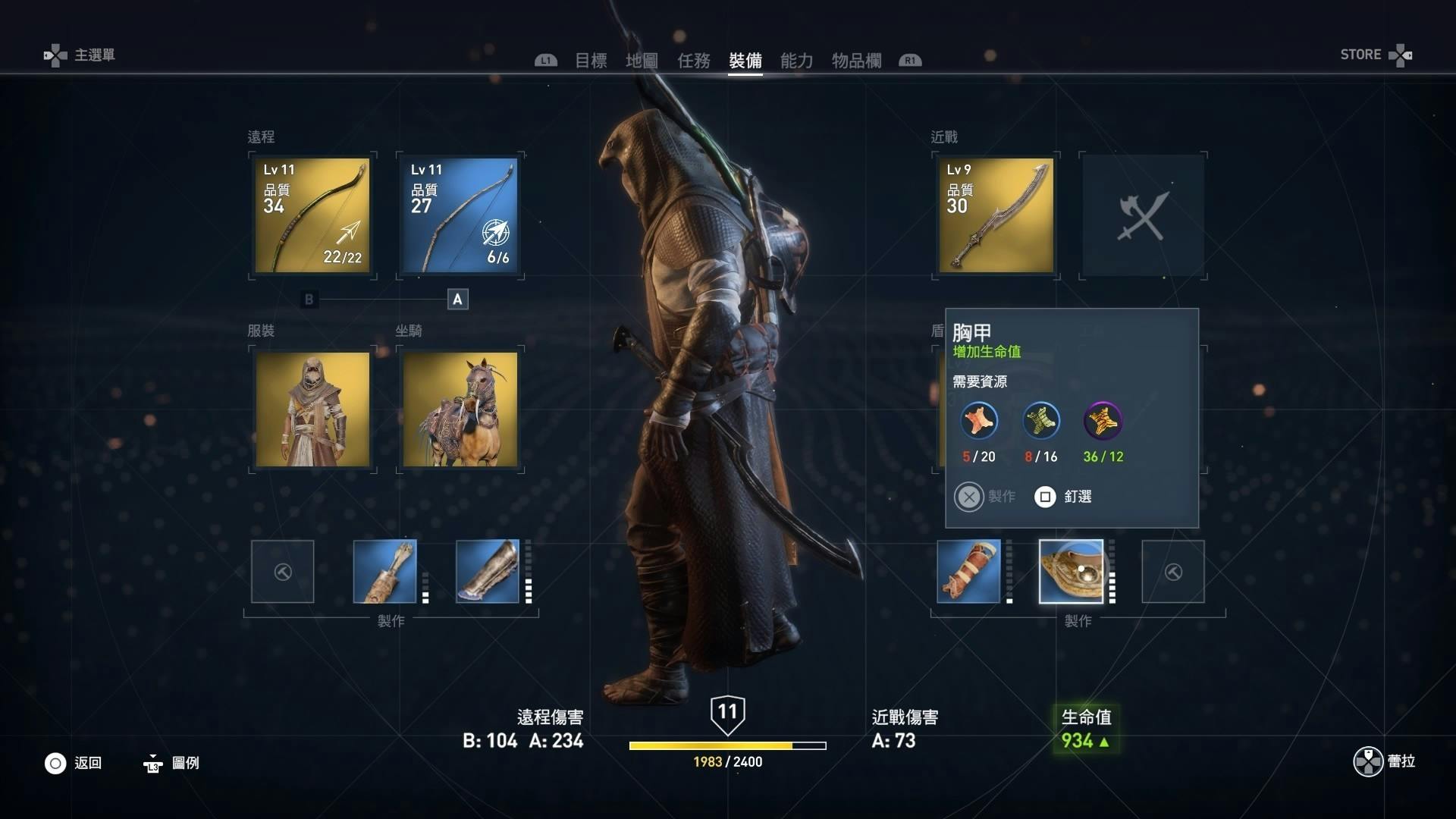The height and width of the screenshot is (819, 1456).
Task: Open the 服裝 outfit slot
Action: [312, 409]
